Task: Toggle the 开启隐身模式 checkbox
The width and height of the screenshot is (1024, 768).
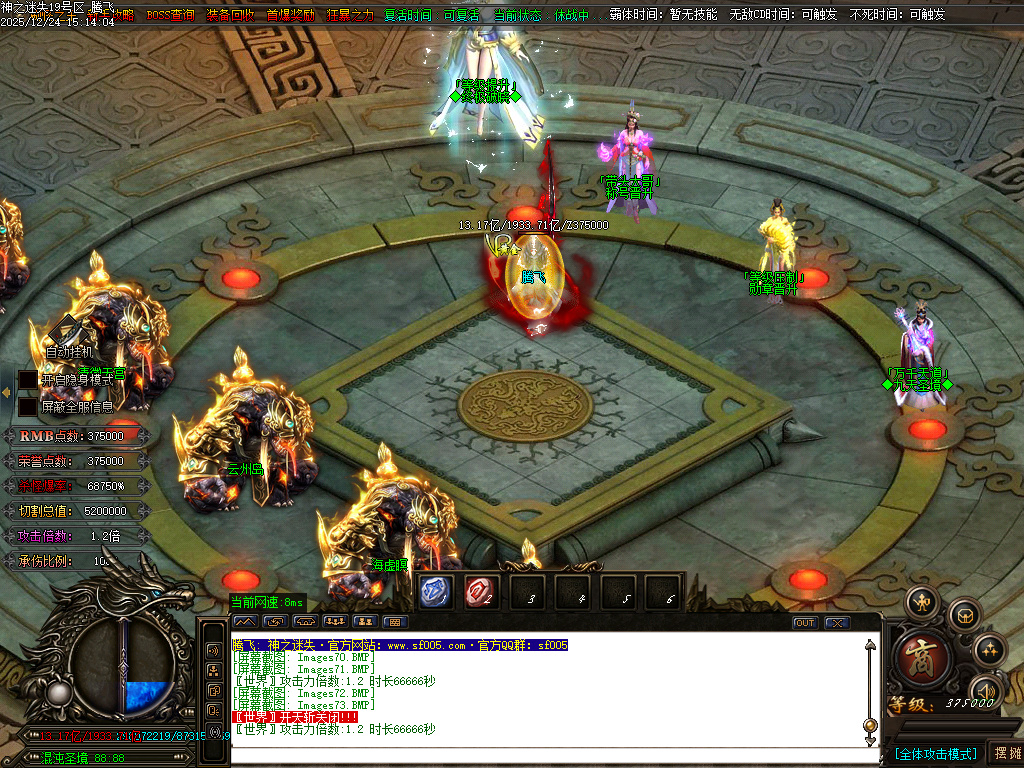Action: (x=27, y=380)
